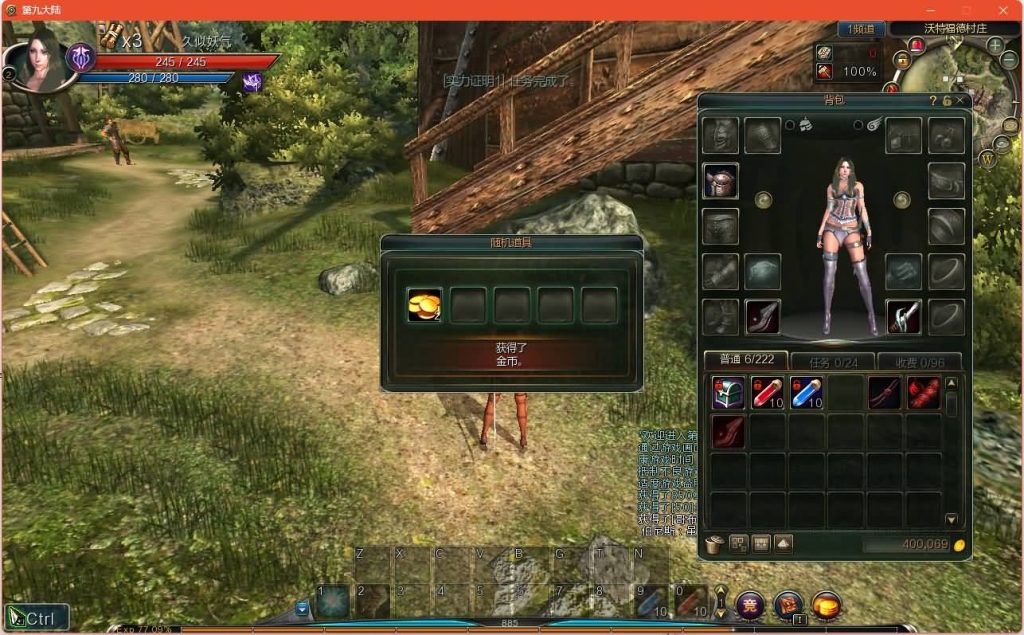Click the purple 竞 round button
Image resolution: width=1024 pixels, height=635 pixels.
click(750, 604)
